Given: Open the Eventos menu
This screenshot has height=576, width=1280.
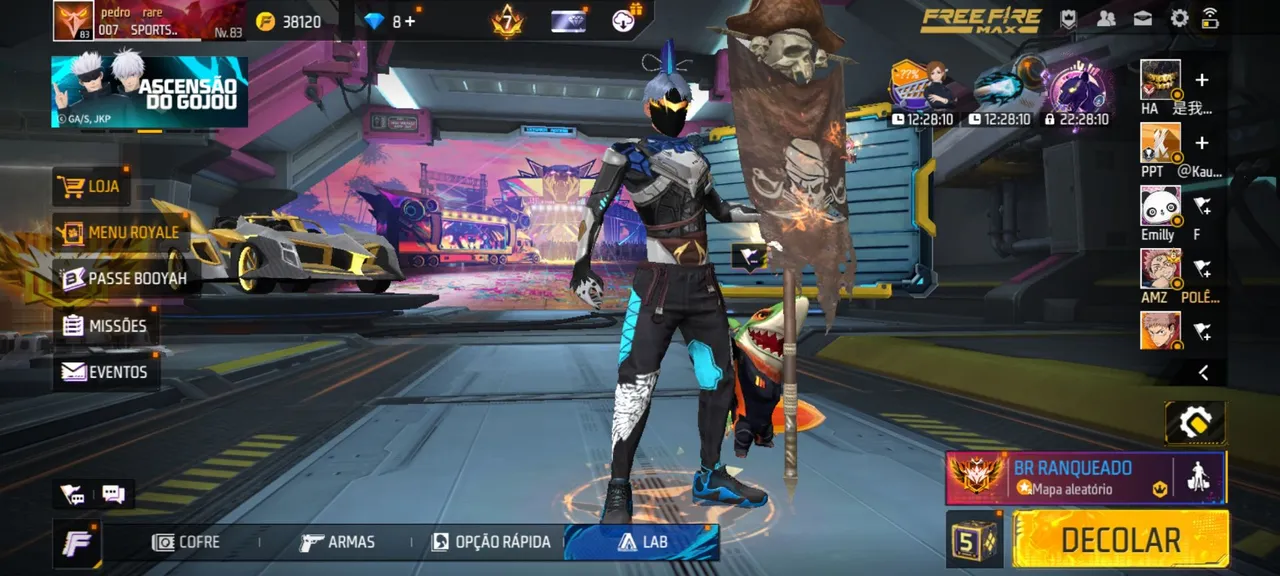Looking at the screenshot, I should (x=104, y=372).
